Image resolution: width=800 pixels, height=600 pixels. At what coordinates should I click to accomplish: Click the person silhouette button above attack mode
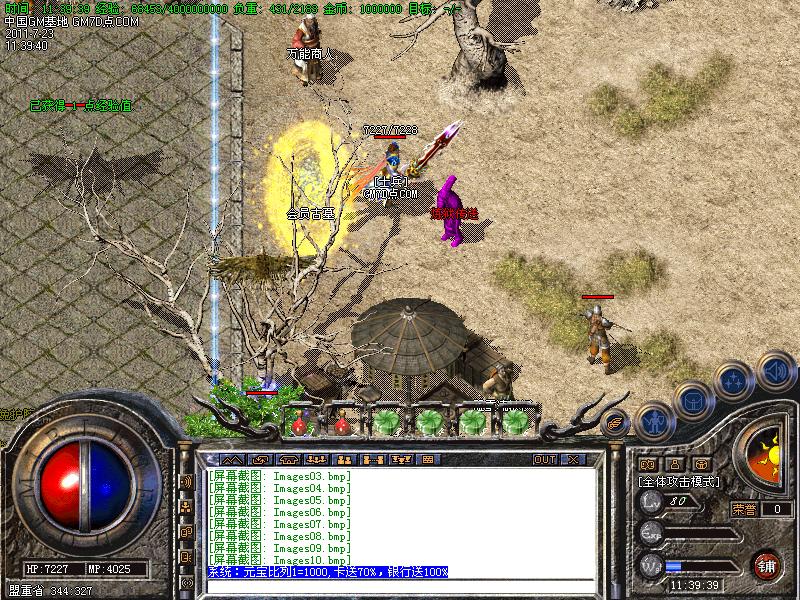click(x=674, y=464)
